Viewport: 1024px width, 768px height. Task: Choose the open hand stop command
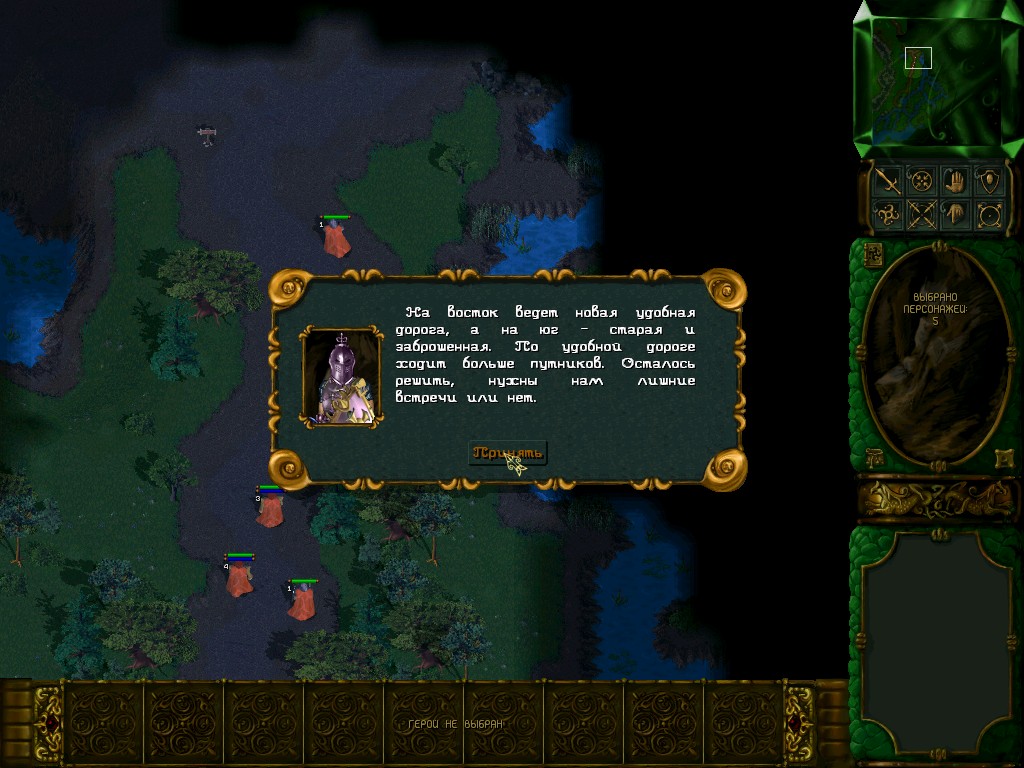click(x=957, y=181)
